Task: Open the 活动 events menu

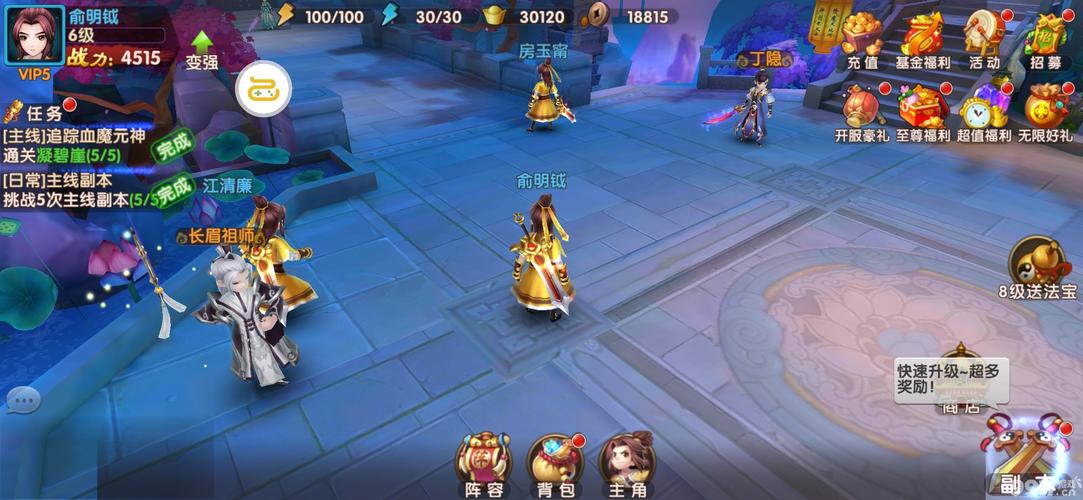Action: [x=984, y=37]
